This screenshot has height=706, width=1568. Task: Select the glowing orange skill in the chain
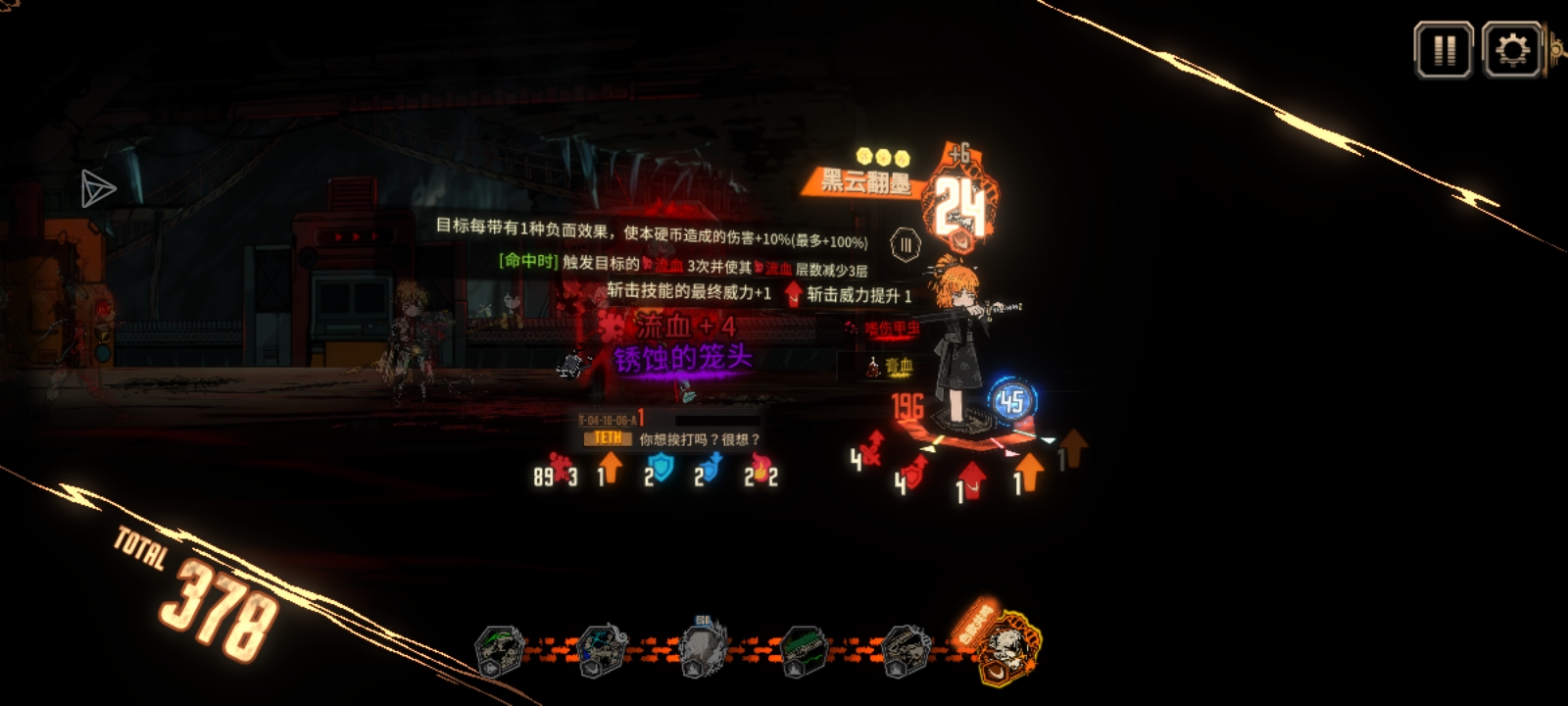1002,647
